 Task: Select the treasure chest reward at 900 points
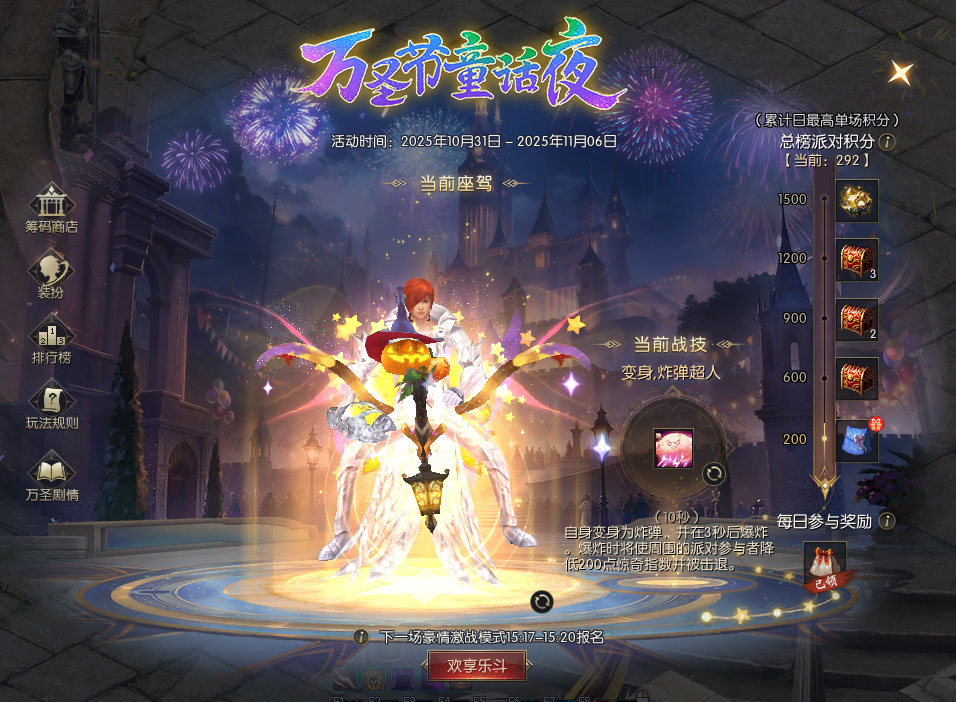pyautogui.click(x=857, y=319)
